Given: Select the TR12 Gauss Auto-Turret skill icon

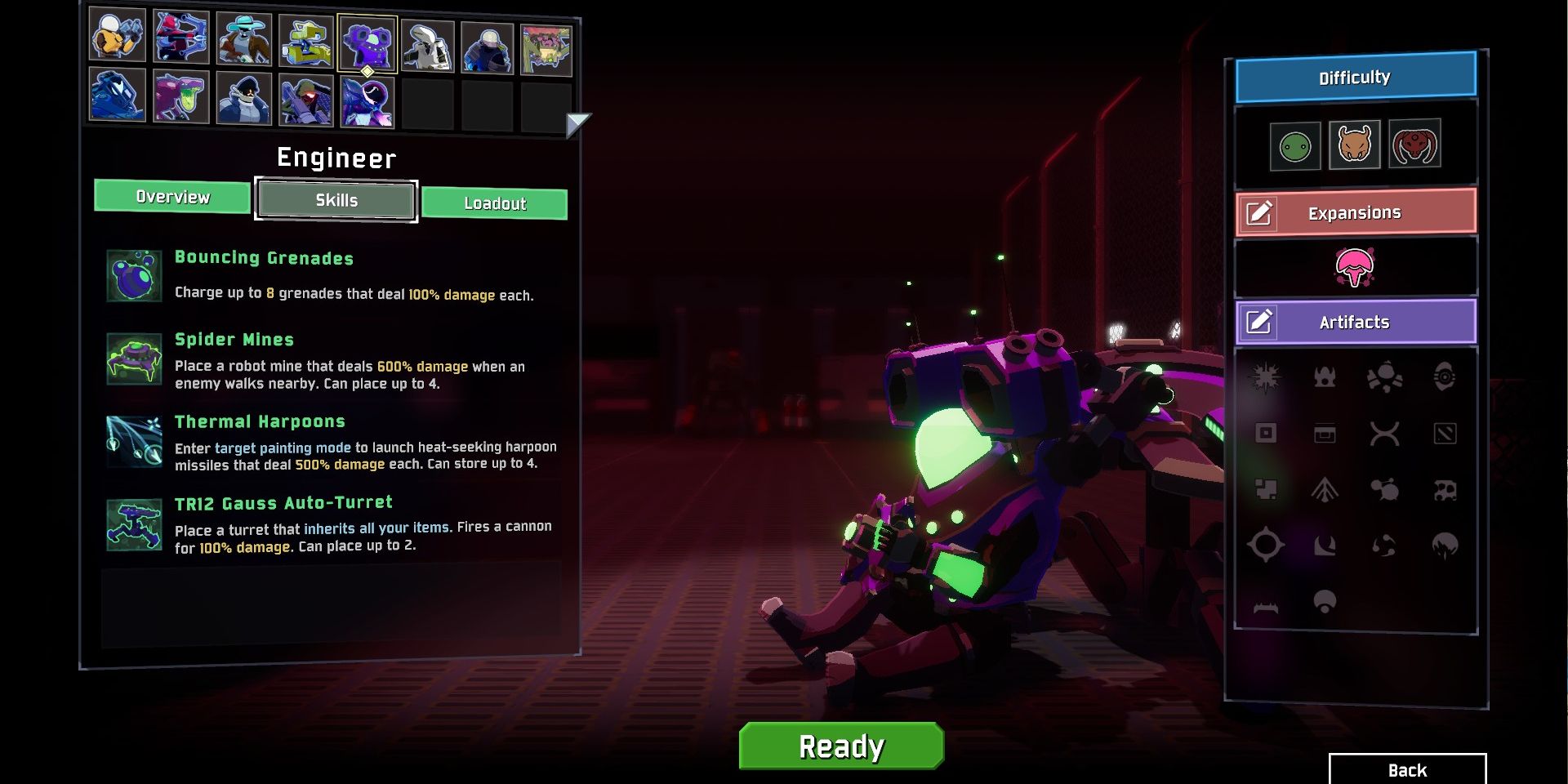Looking at the screenshot, I should click(x=133, y=523).
